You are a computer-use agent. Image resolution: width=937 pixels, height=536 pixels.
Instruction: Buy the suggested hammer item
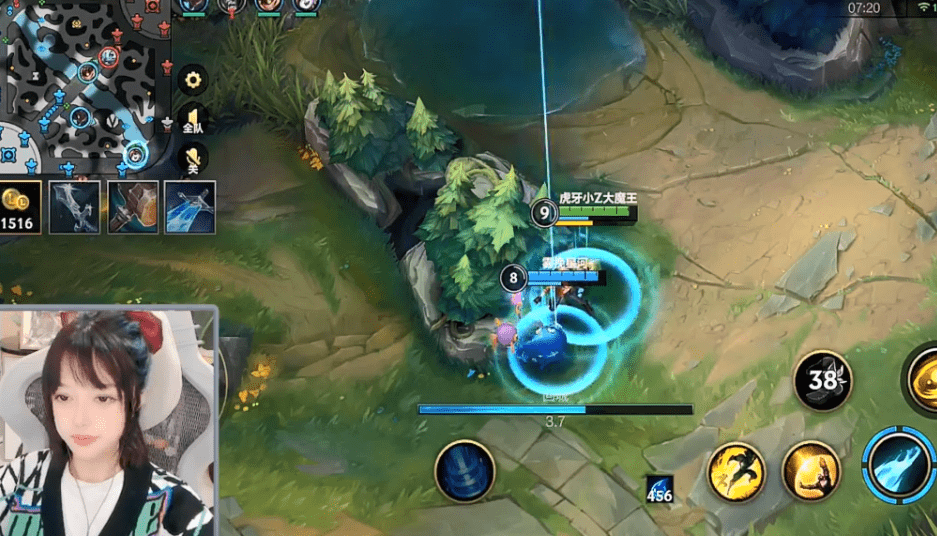coord(132,206)
